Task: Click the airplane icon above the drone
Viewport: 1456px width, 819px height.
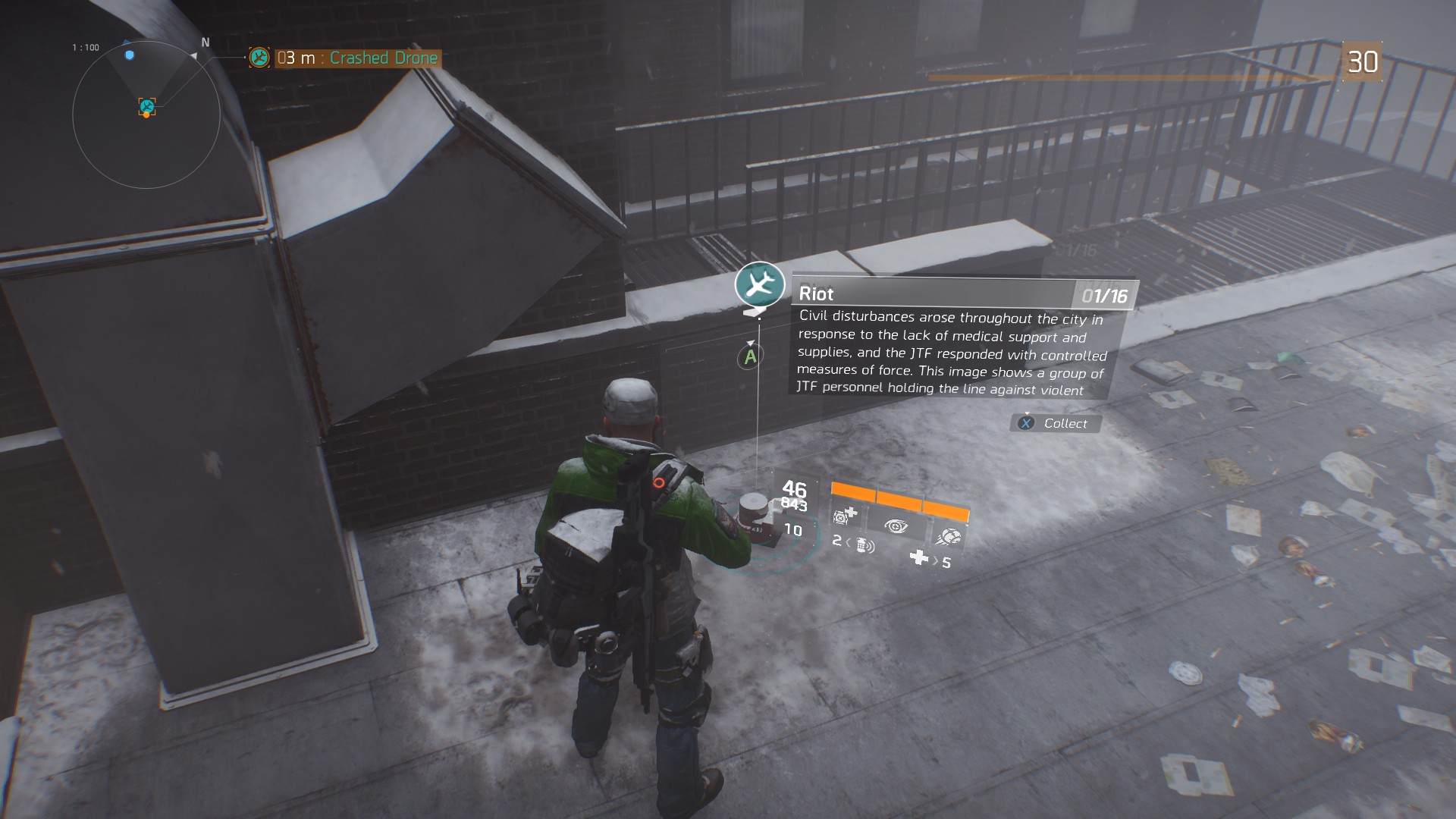Action: tap(759, 284)
